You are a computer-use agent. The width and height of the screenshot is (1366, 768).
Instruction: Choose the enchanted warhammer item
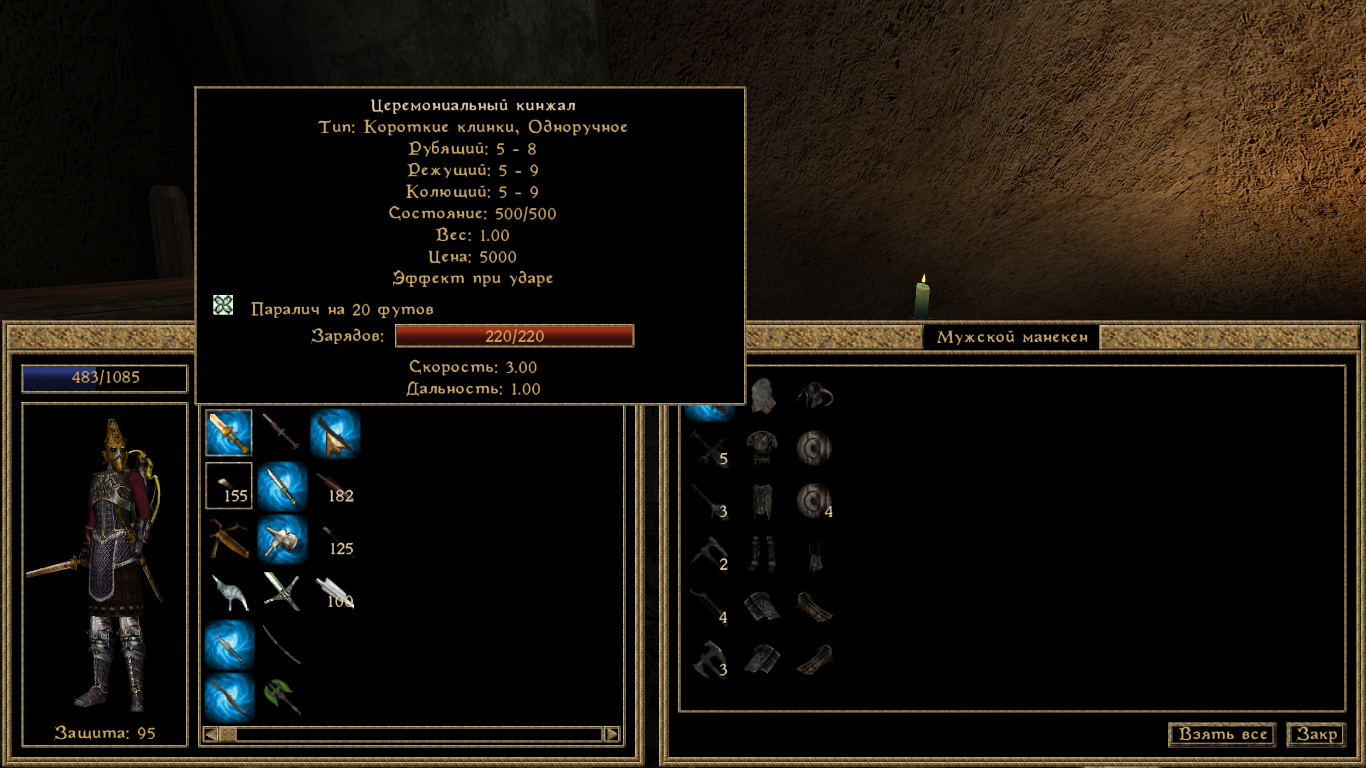coord(282,540)
